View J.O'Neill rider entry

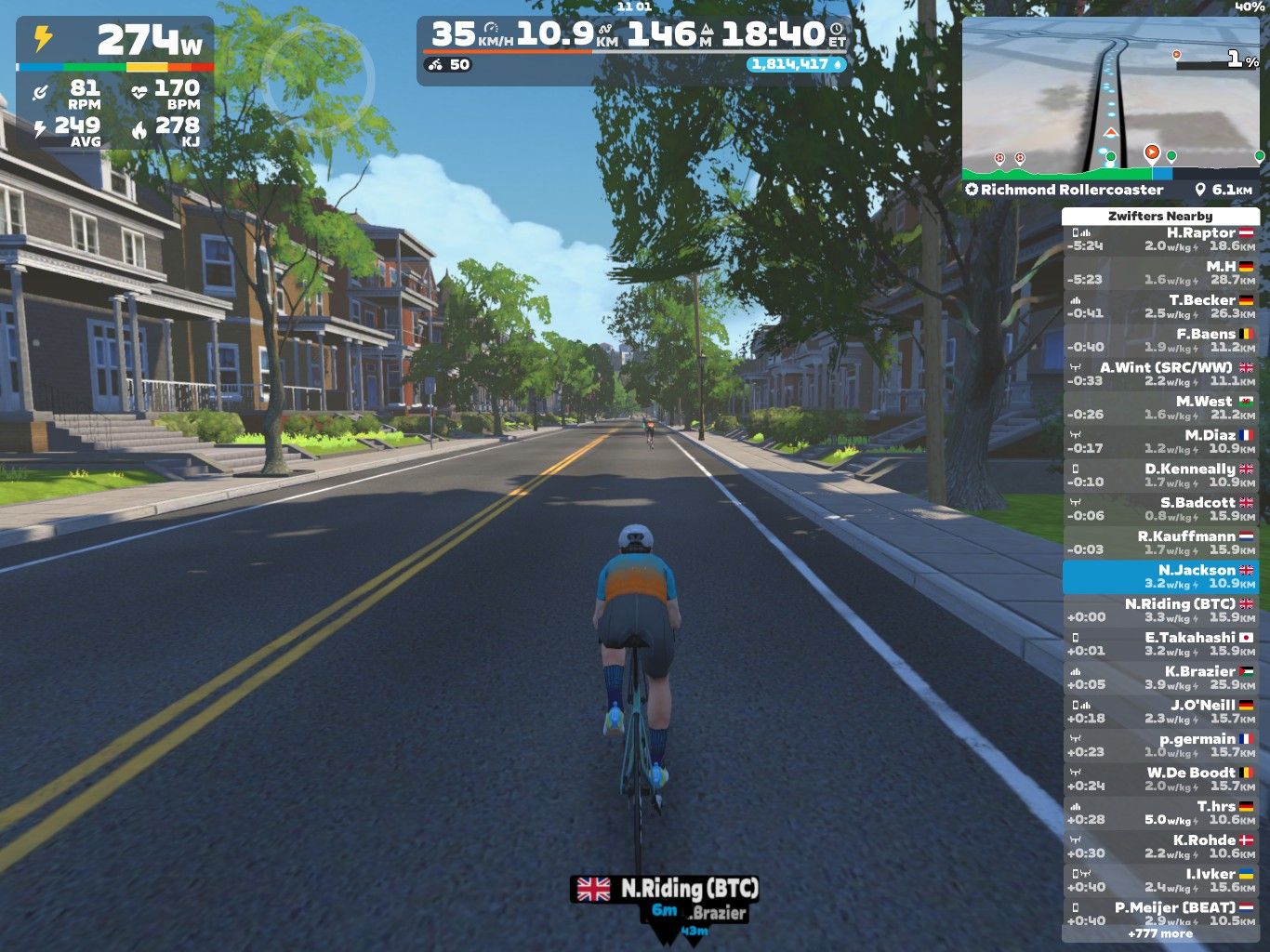tap(1160, 711)
